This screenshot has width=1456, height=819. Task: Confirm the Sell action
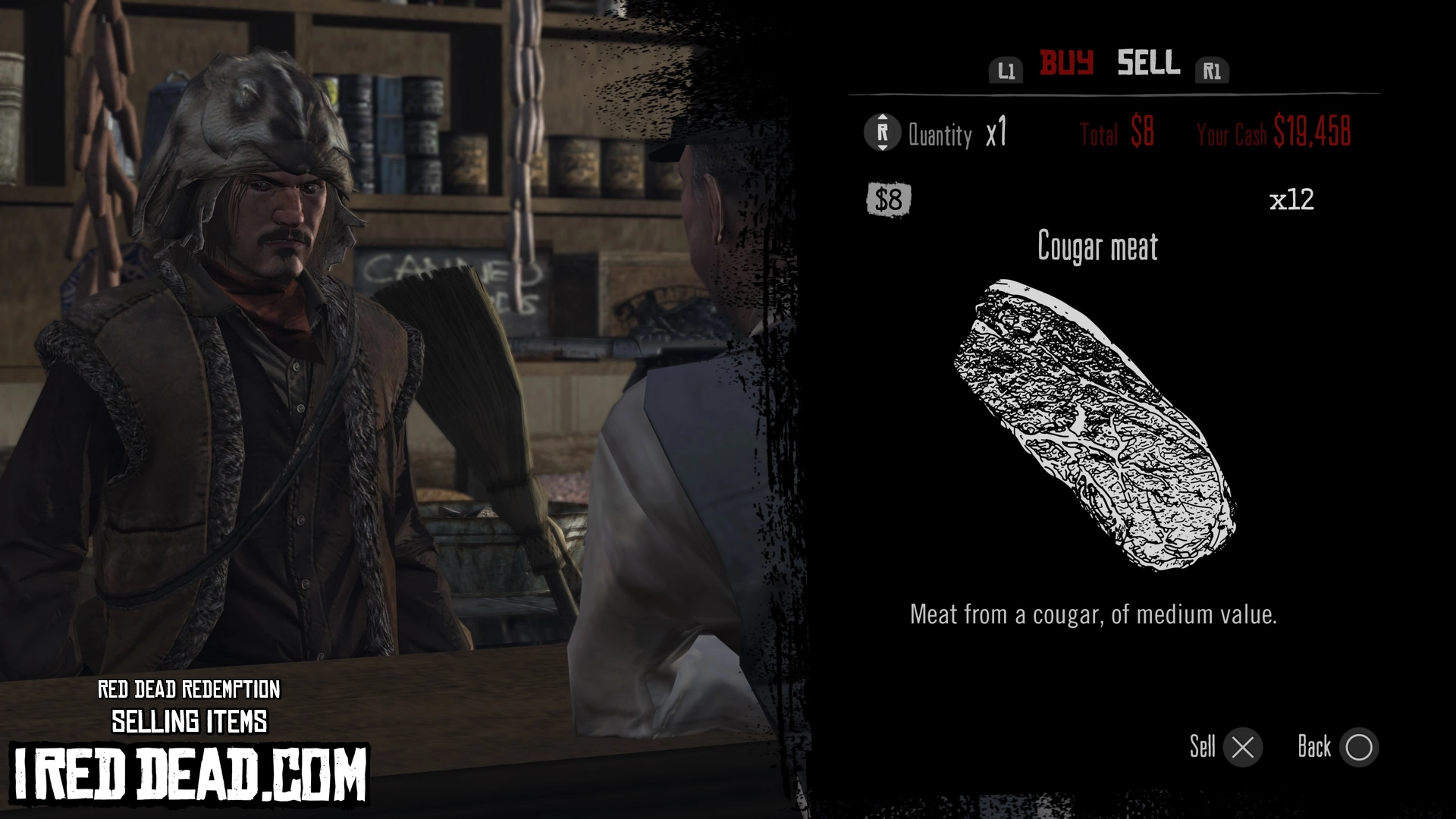[1242, 748]
